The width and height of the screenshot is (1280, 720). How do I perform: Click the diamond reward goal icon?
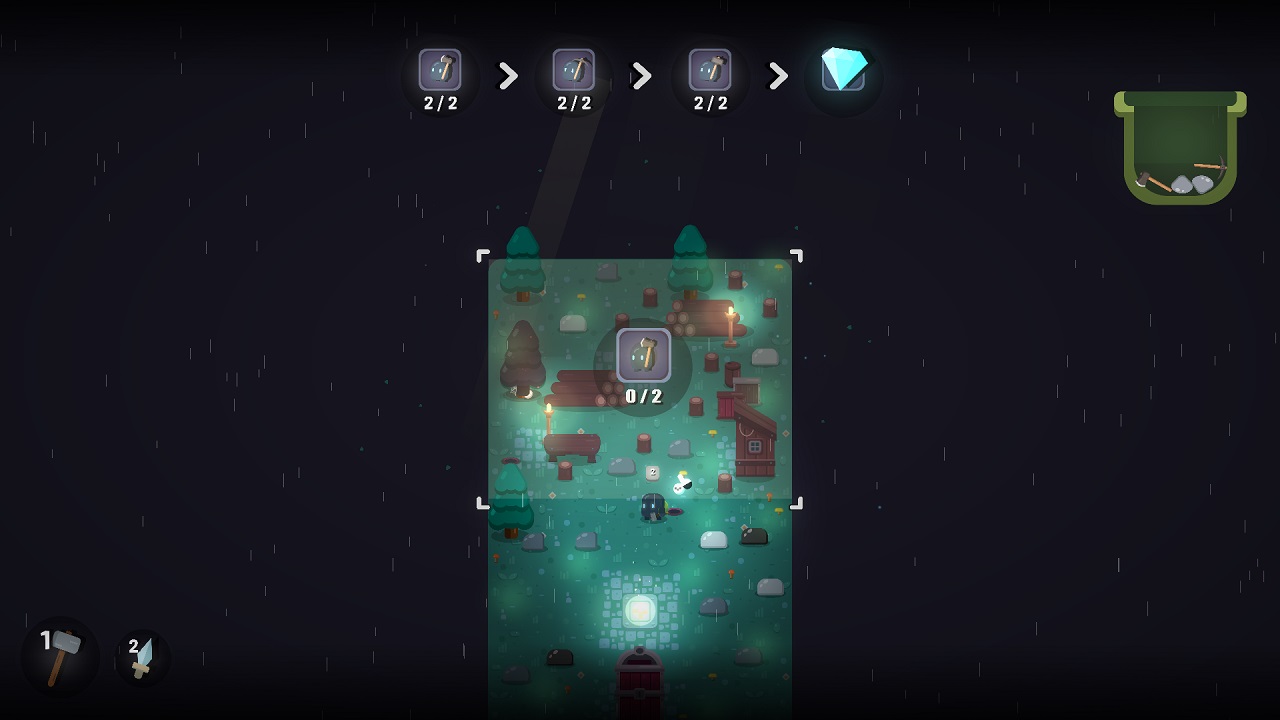point(843,72)
